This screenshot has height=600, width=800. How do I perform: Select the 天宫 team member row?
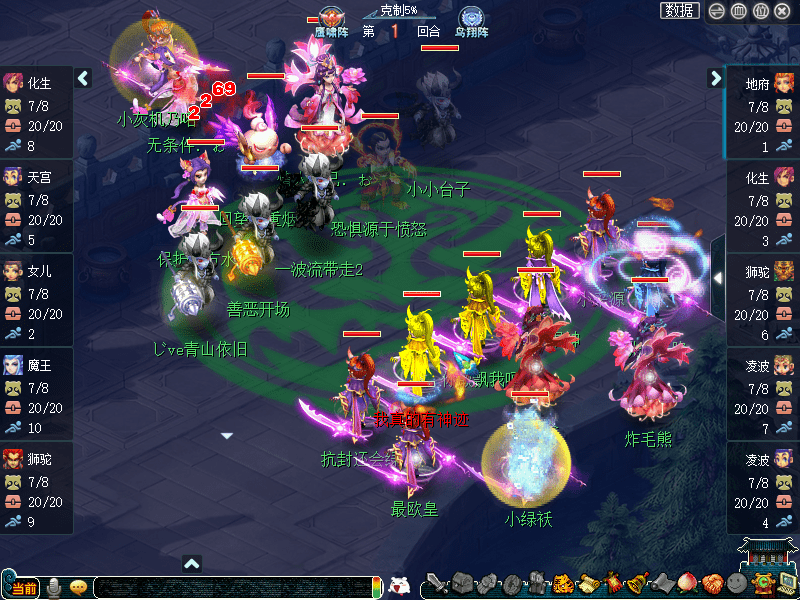point(36,207)
